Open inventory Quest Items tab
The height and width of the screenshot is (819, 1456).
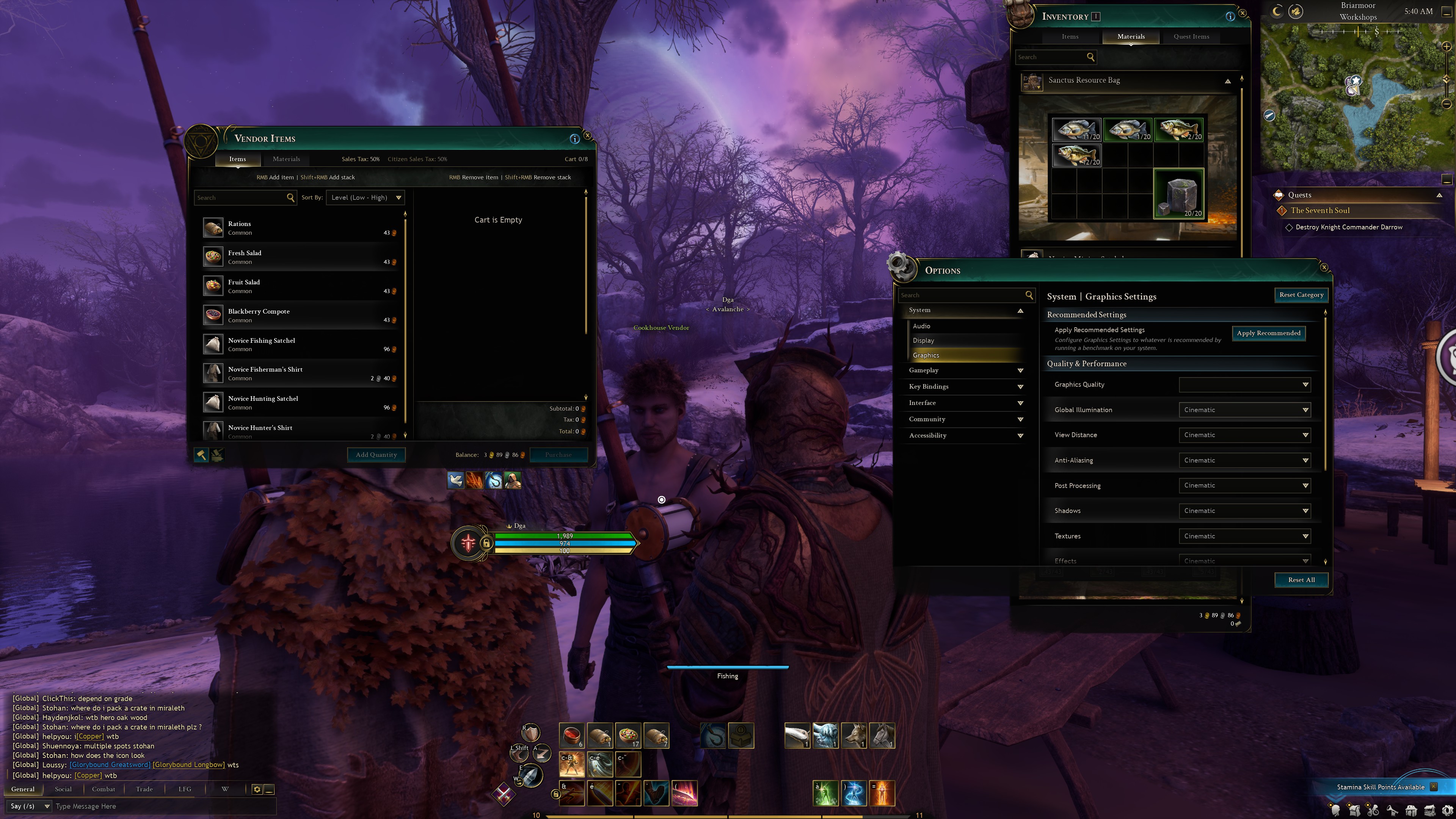pyautogui.click(x=1191, y=37)
